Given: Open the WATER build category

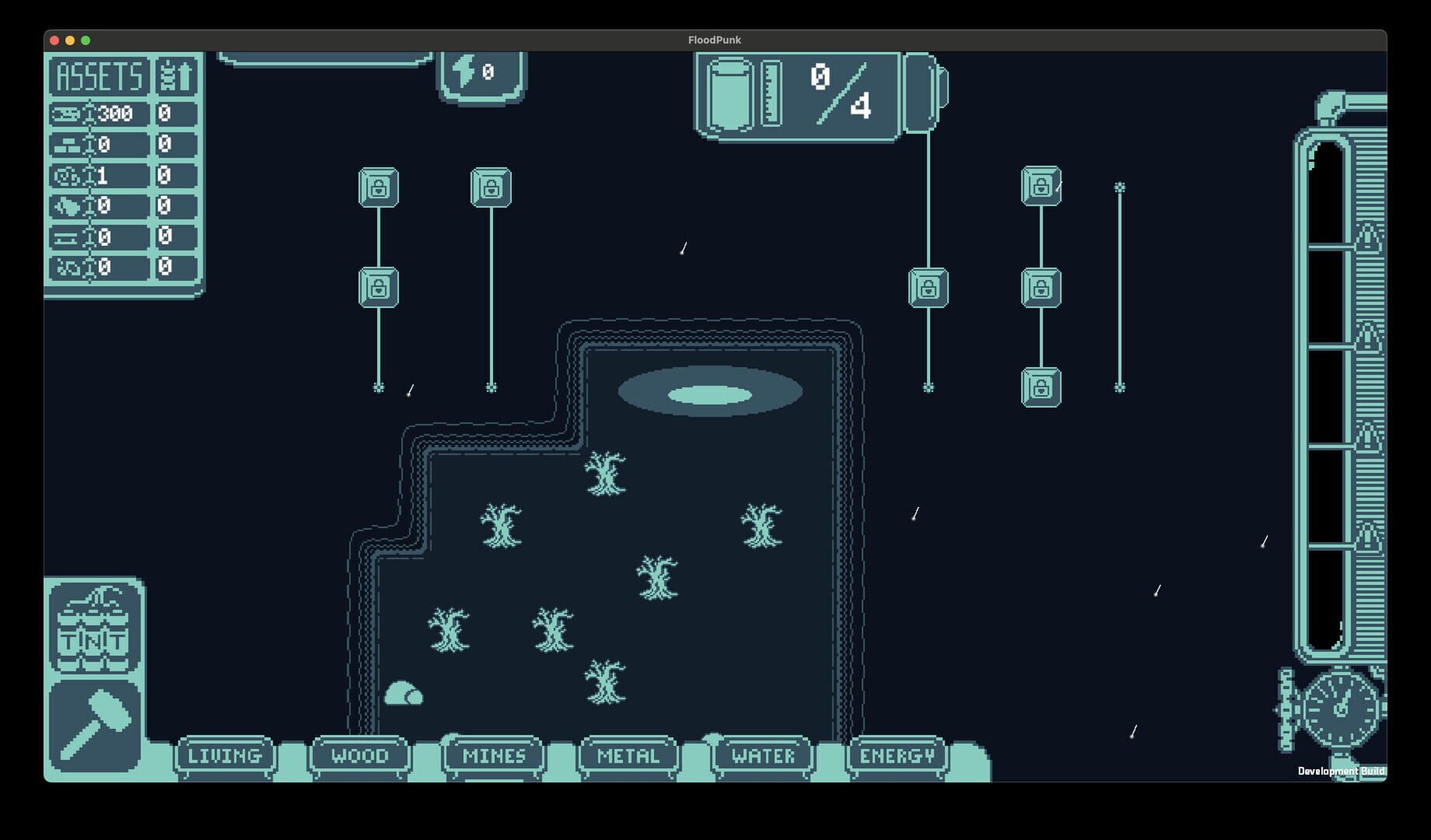Looking at the screenshot, I should pyautogui.click(x=761, y=754).
